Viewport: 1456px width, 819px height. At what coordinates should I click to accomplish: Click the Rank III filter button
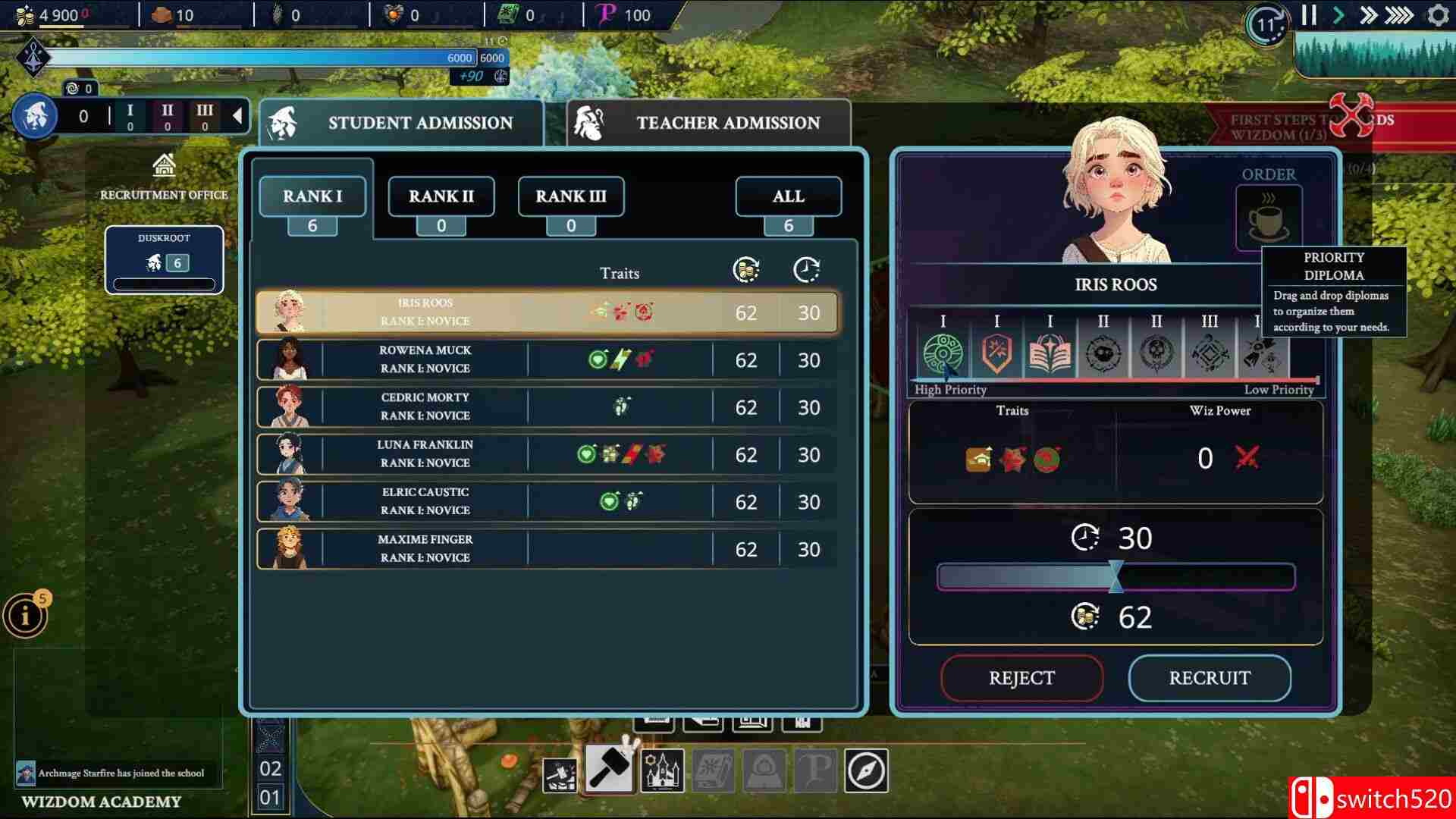tap(570, 196)
